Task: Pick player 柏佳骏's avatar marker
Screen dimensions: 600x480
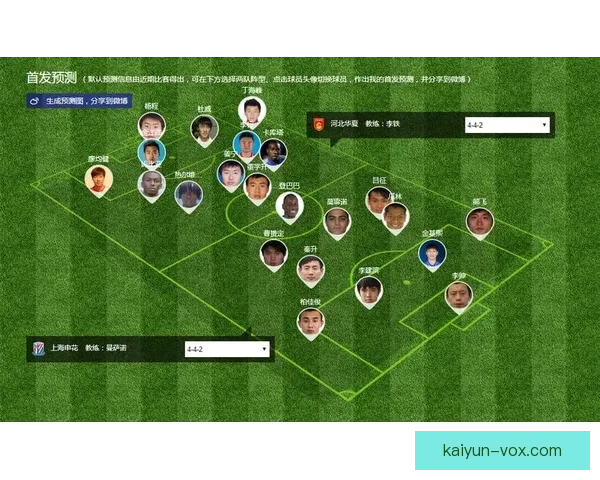Action: click(311, 321)
